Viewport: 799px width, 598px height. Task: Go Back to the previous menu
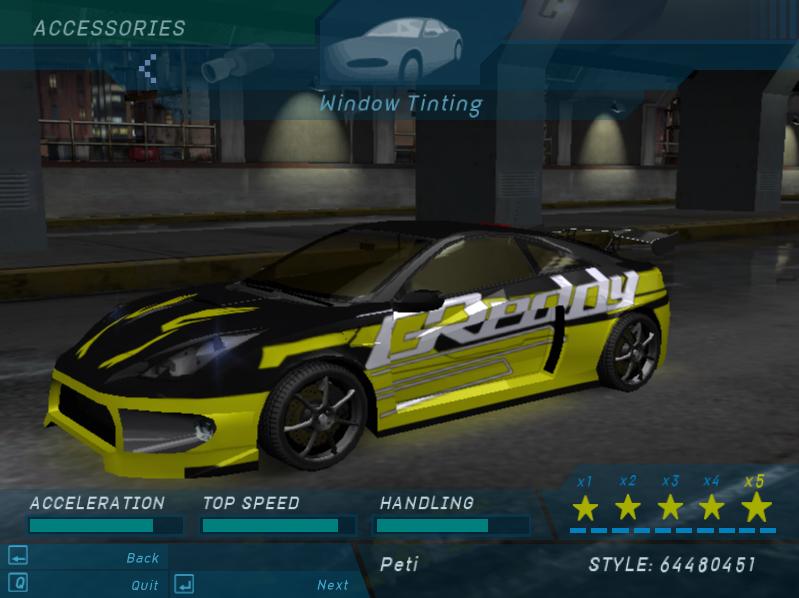coord(143,558)
